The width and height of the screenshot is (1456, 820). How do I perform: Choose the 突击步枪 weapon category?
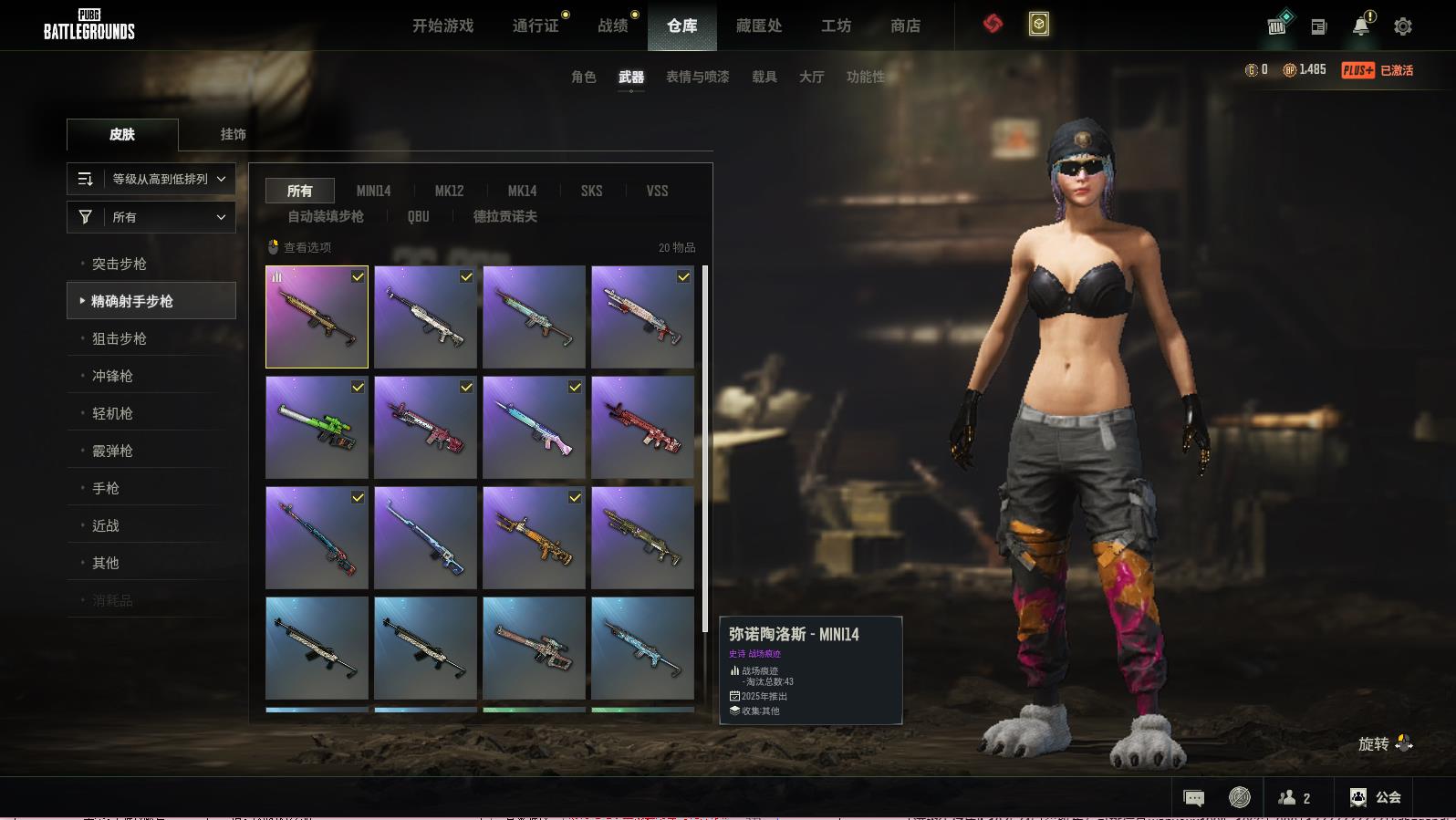click(120, 264)
